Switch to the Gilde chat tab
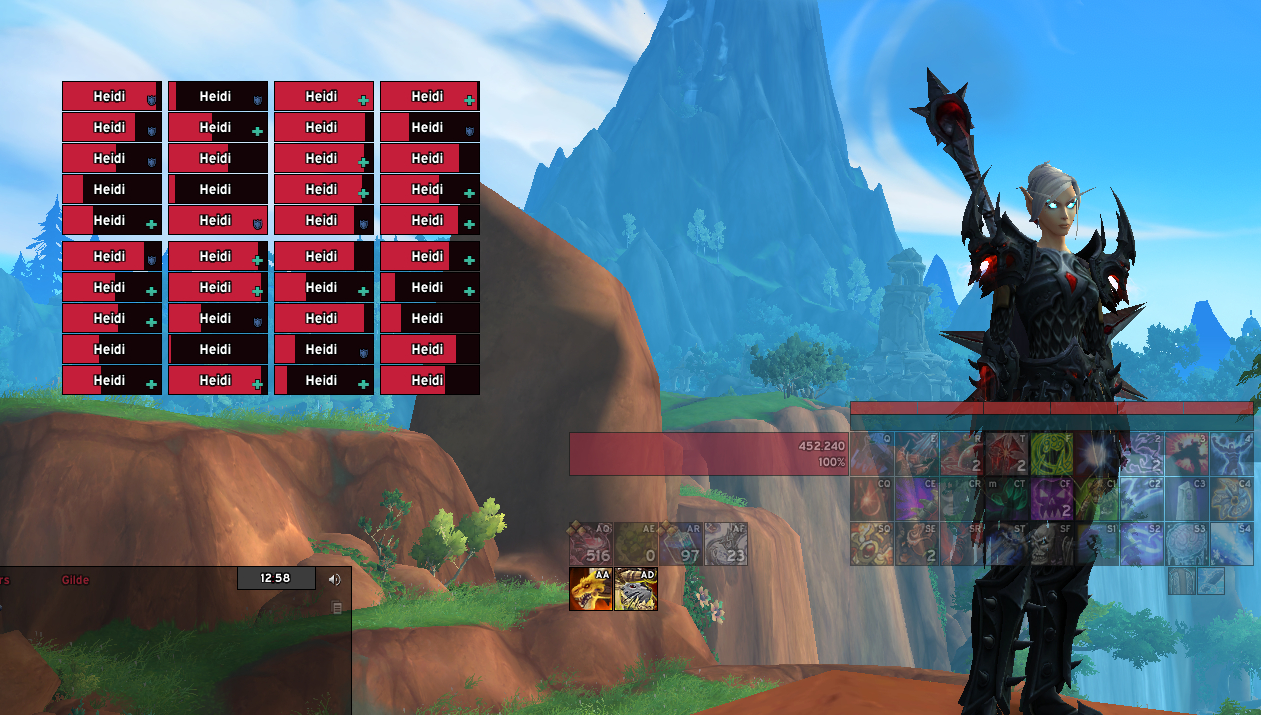The height and width of the screenshot is (715, 1261). pyautogui.click(x=75, y=580)
